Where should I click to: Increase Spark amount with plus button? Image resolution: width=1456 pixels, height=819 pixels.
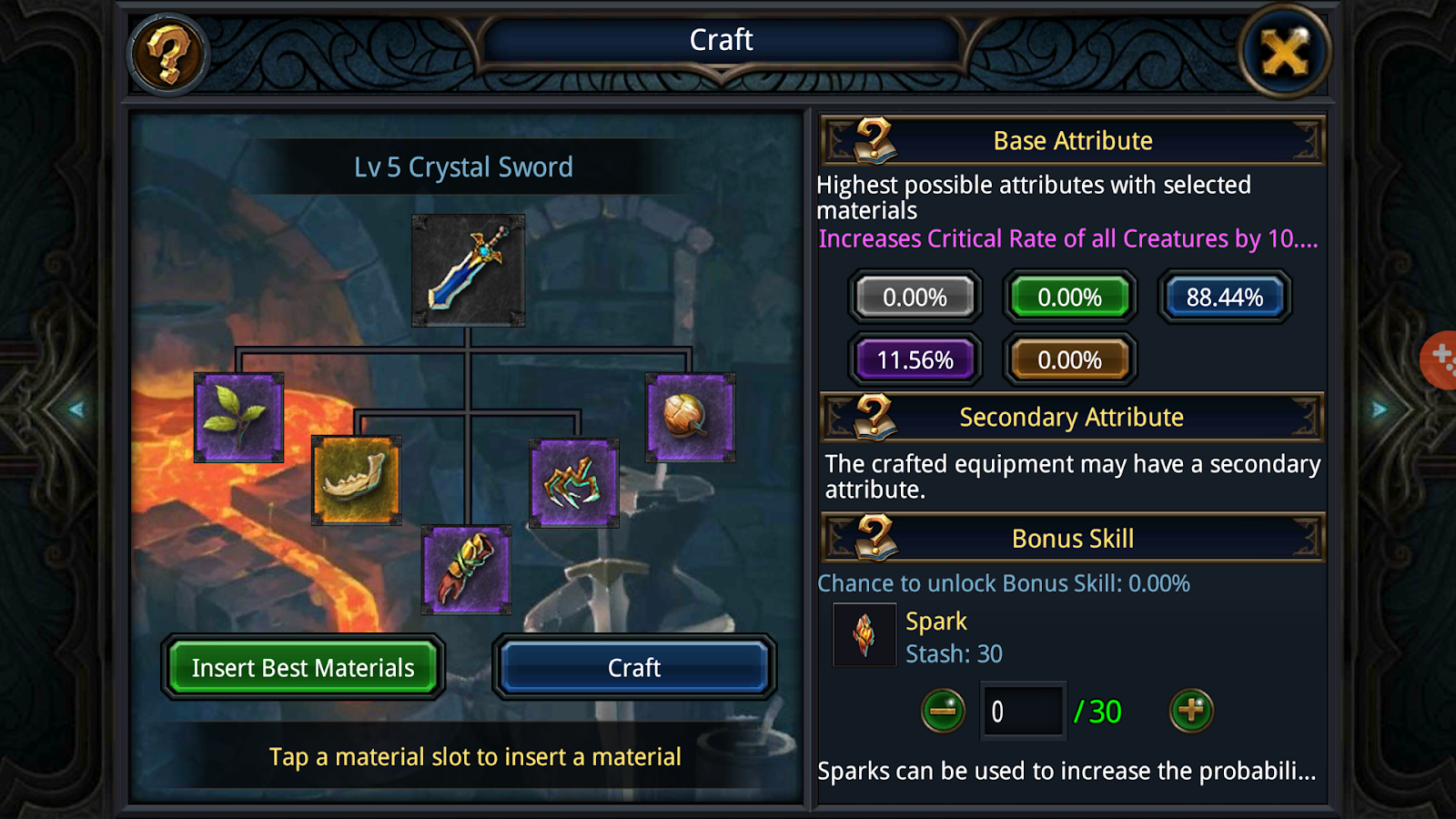click(1191, 711)
